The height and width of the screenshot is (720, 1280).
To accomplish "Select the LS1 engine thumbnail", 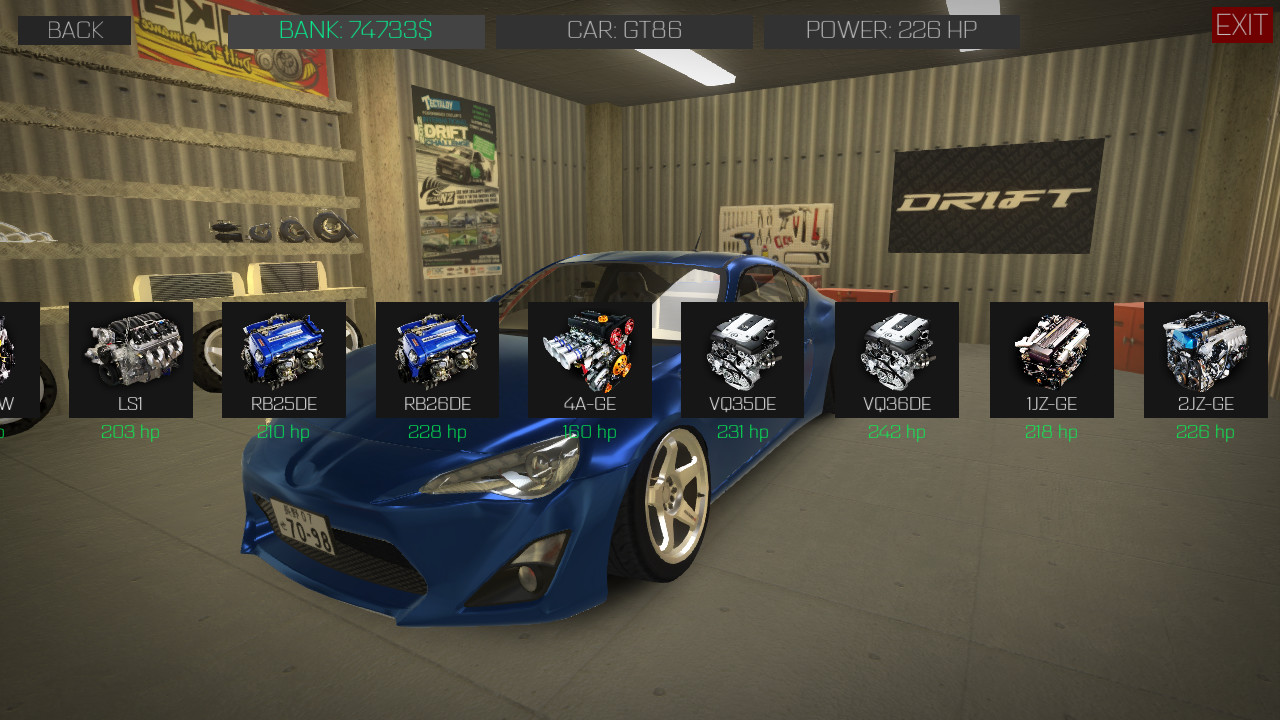I will point(130,359).
